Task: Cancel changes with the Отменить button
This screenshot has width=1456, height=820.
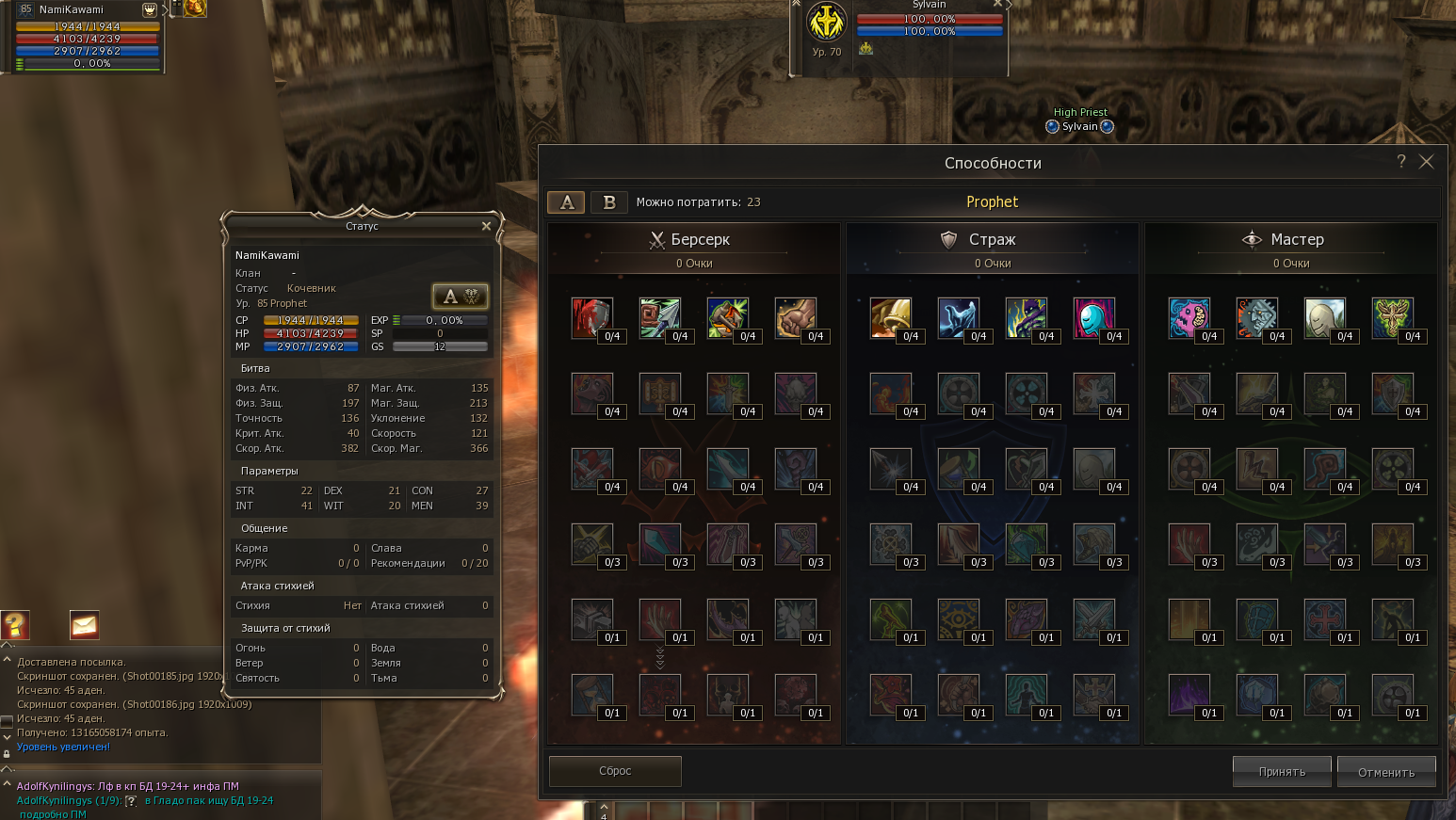Action: pos(1386,772)
